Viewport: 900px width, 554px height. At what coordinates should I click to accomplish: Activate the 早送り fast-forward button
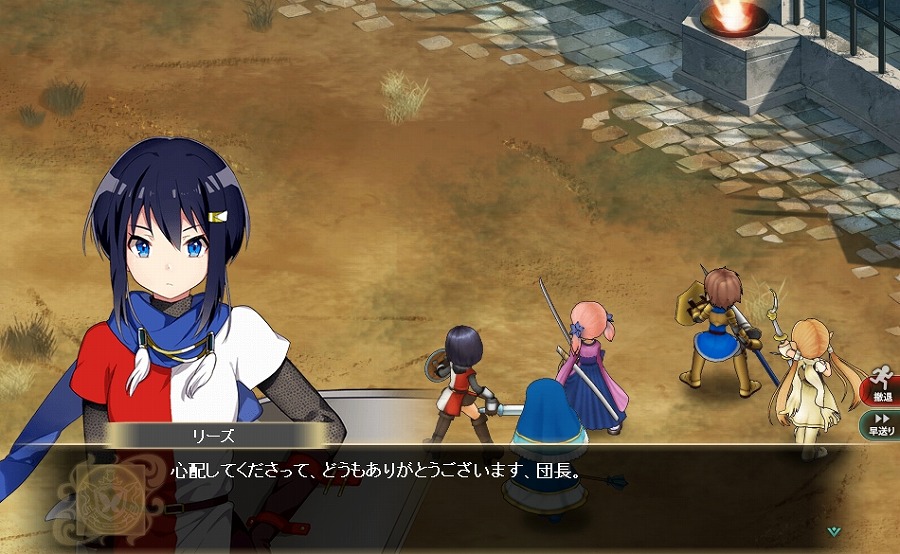[x=882, y=425]
